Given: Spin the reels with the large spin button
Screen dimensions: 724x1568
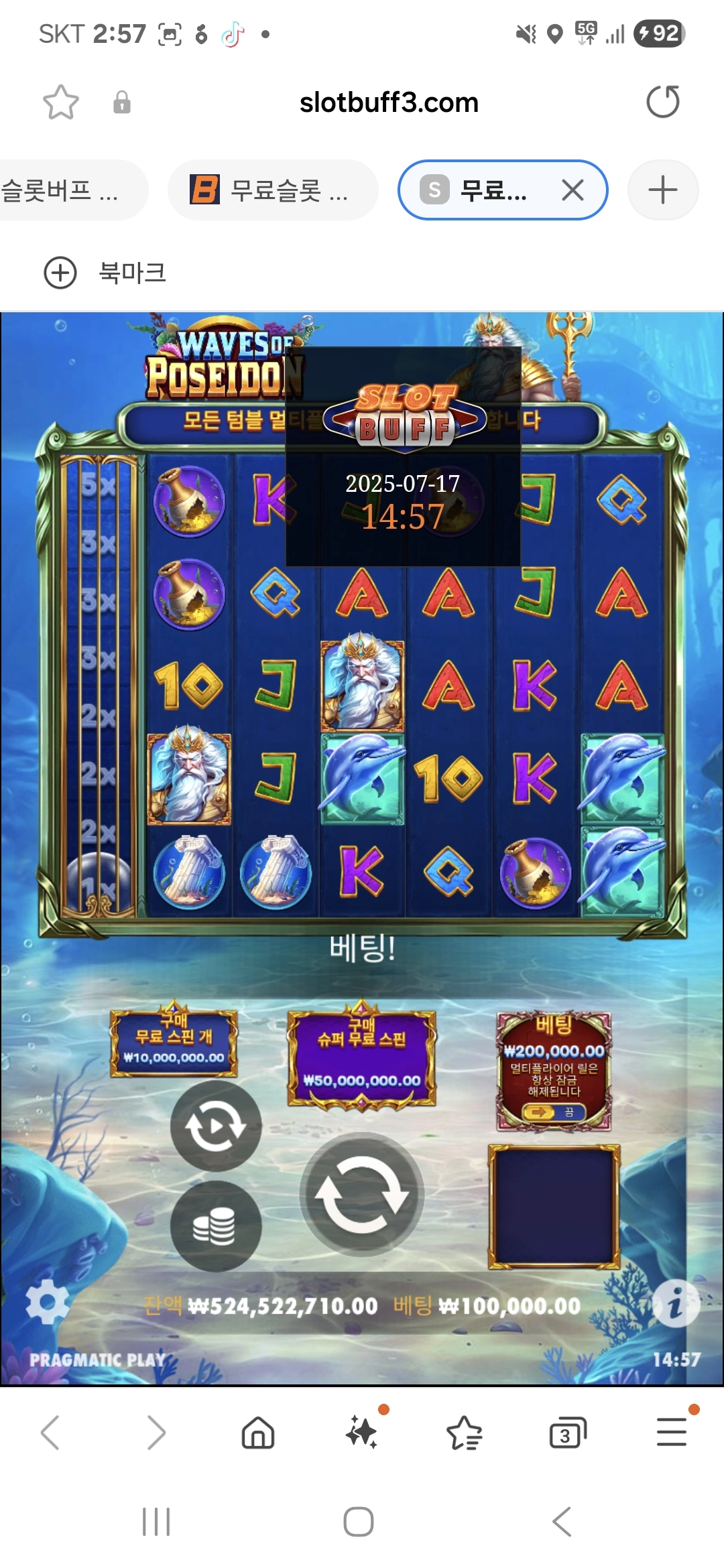Looking at the screenshot, I should 362,1194.
